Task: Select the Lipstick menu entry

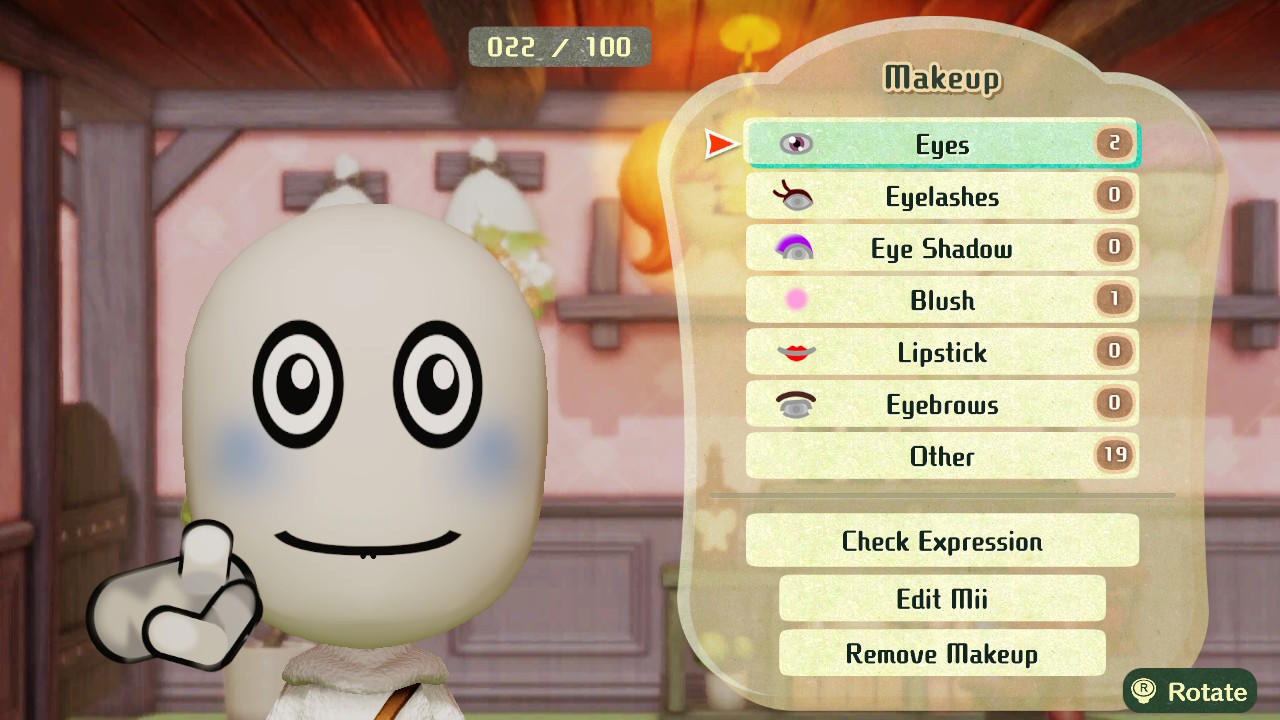Action: coord(941,353)
